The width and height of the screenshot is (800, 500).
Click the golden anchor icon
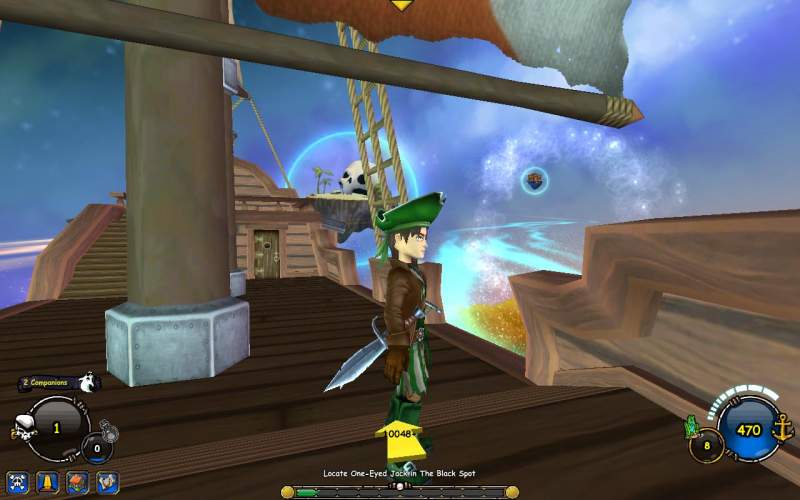(782, 430)
